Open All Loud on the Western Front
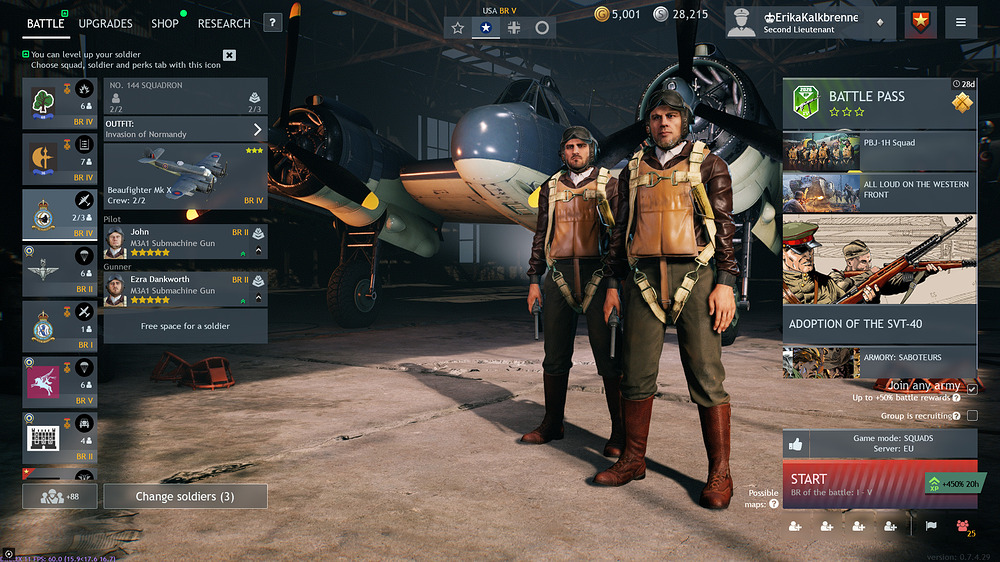 point(879,191)
